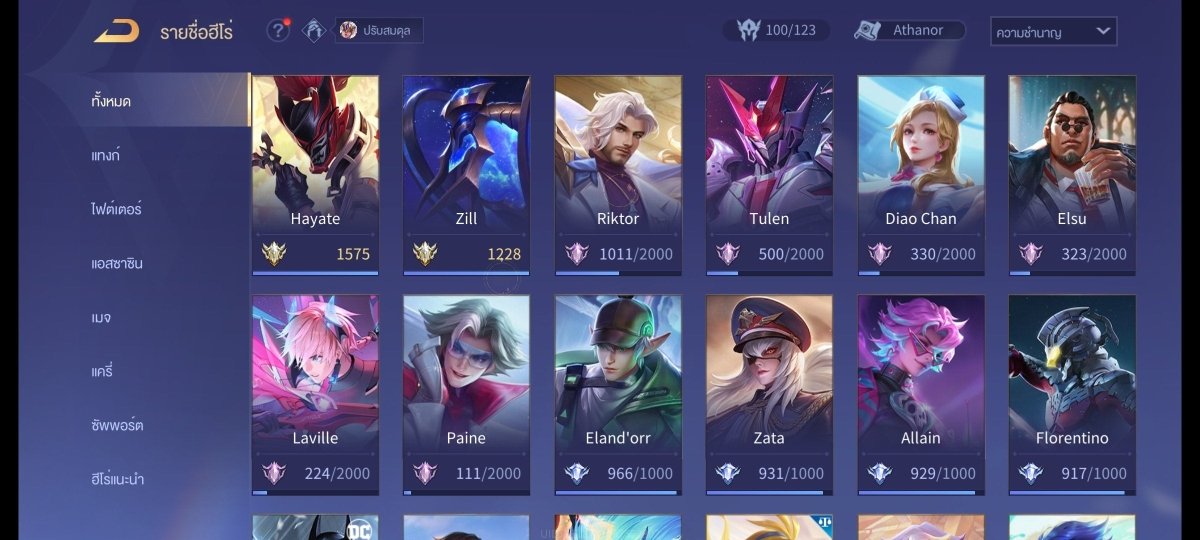Pick the Florentino hero card
Viewport: 1200px width, 540px height.
coord(1071,393)
